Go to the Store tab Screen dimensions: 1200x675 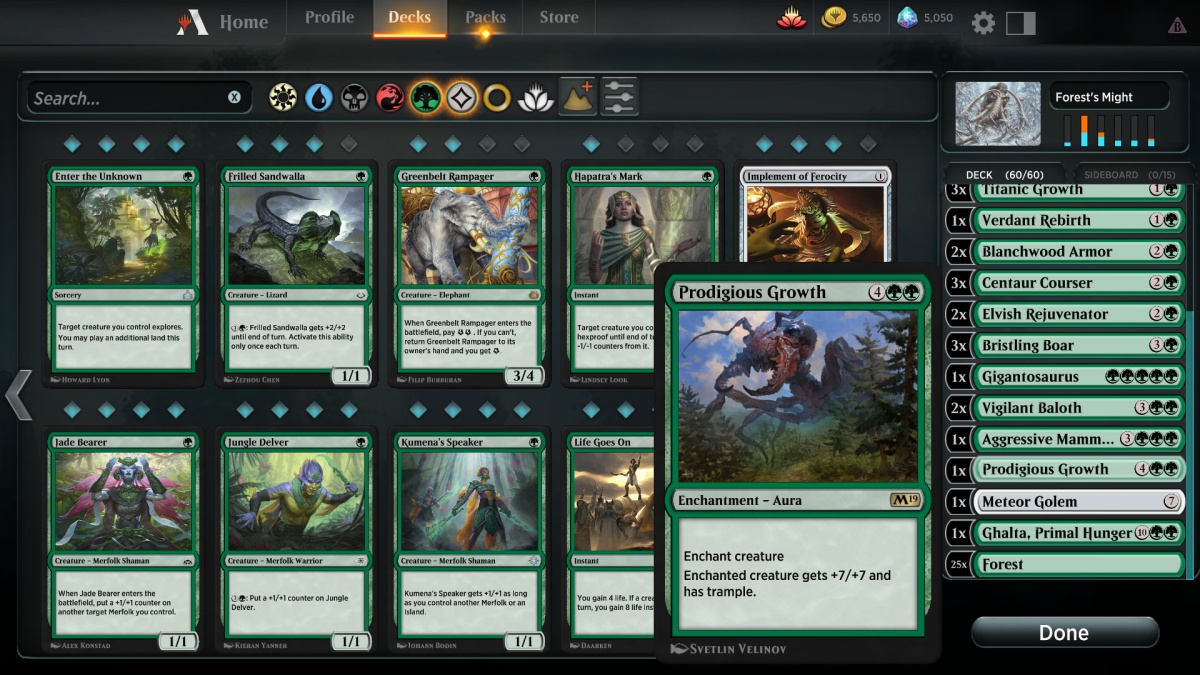pos(559,17)
